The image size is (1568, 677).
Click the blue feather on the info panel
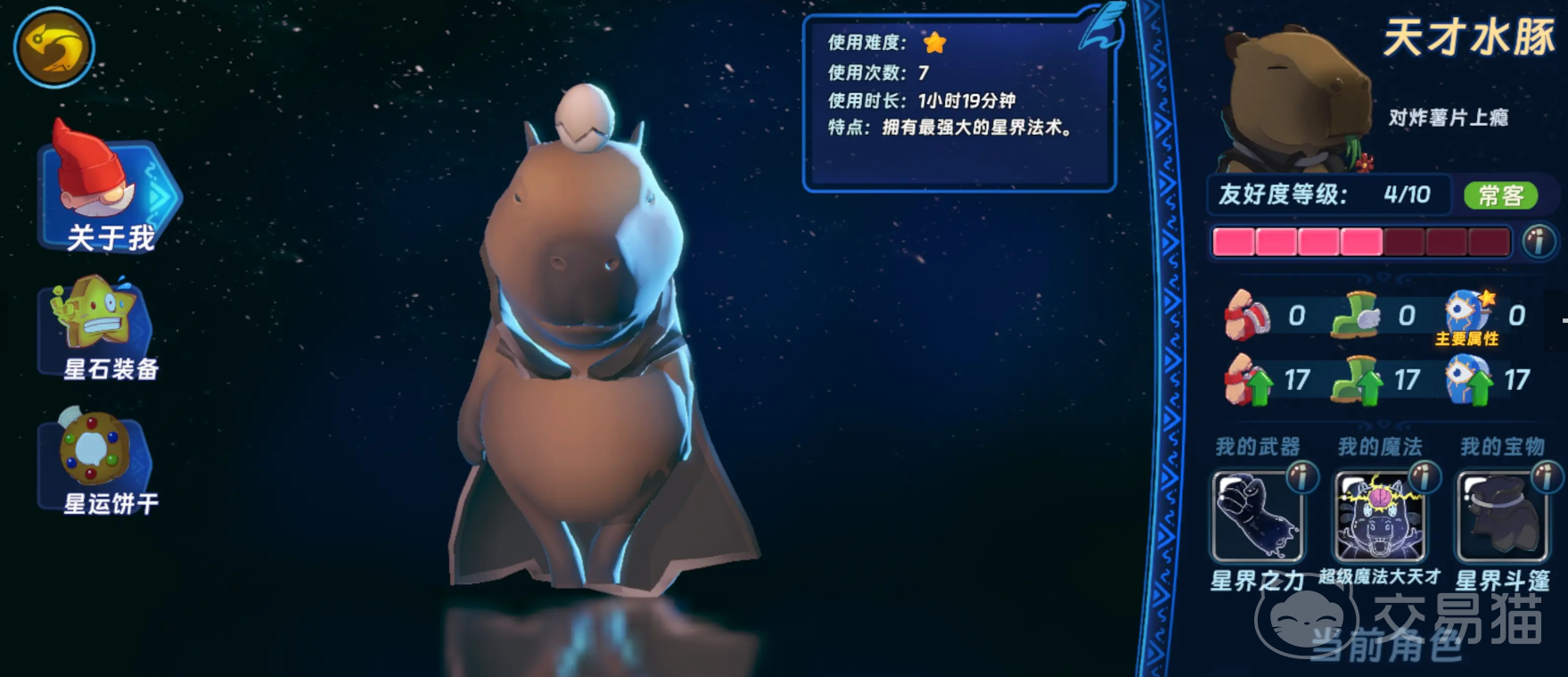click(1103, 27)
